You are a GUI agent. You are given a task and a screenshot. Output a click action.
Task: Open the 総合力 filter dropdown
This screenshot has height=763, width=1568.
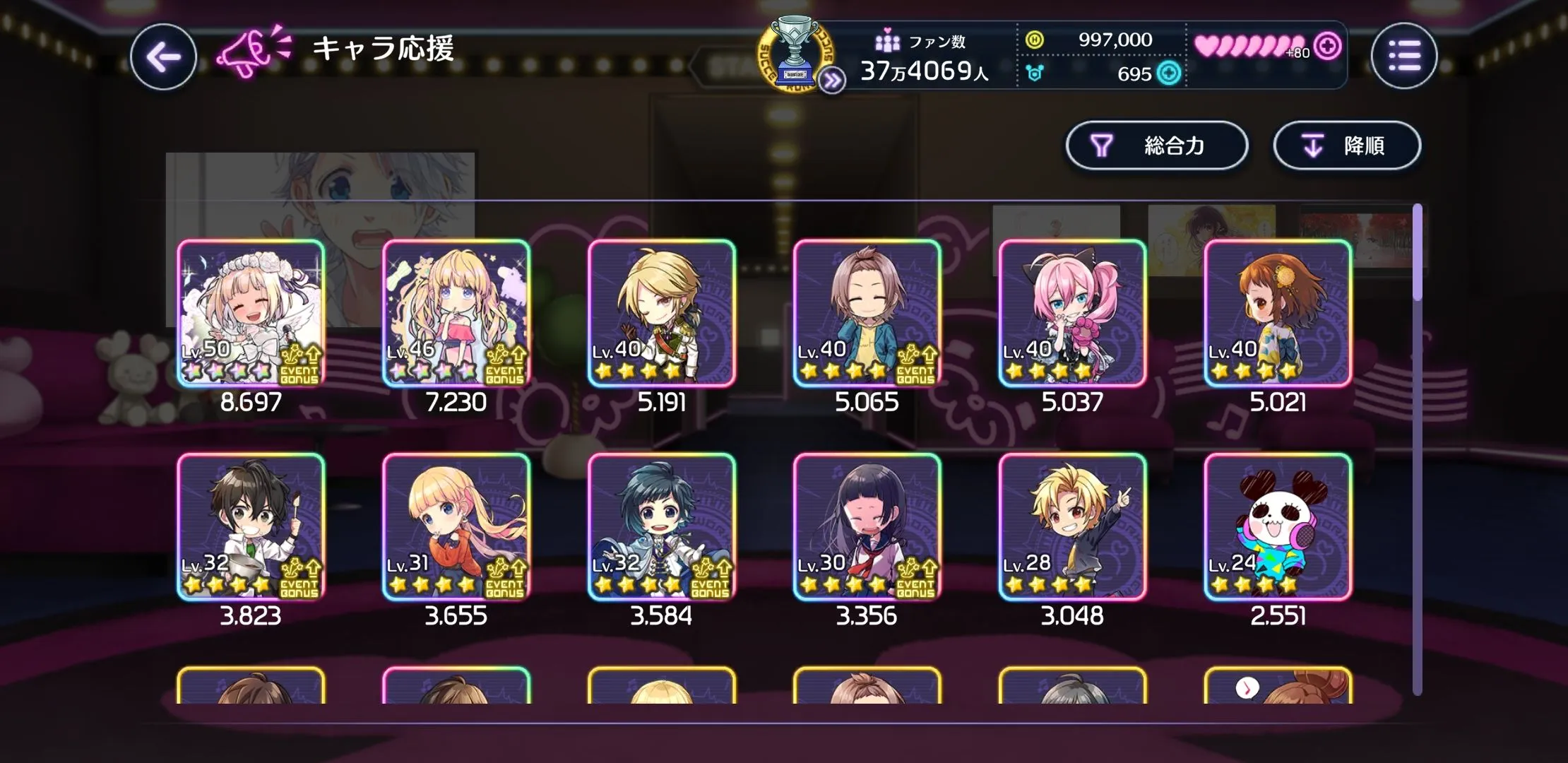[x=1156, y=146]
